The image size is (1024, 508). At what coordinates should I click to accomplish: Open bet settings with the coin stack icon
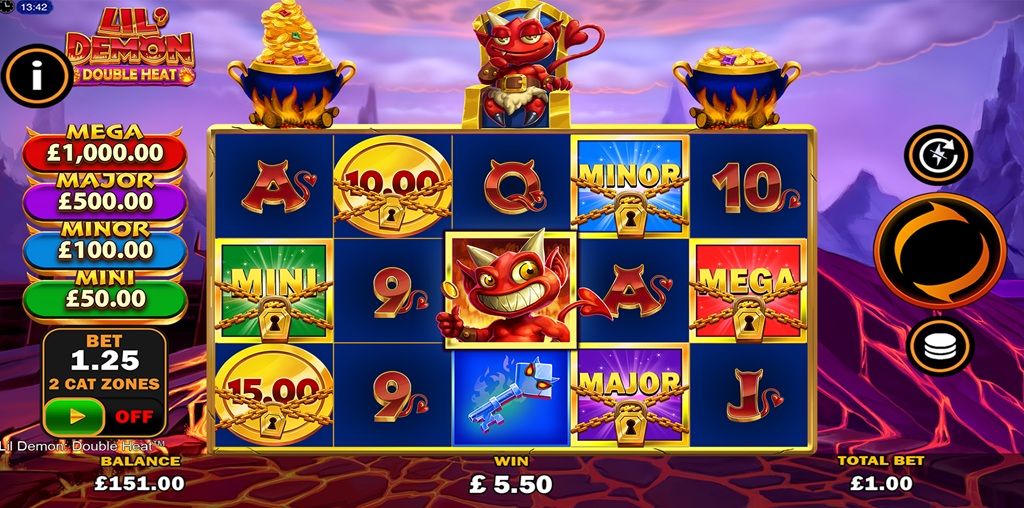939,346
